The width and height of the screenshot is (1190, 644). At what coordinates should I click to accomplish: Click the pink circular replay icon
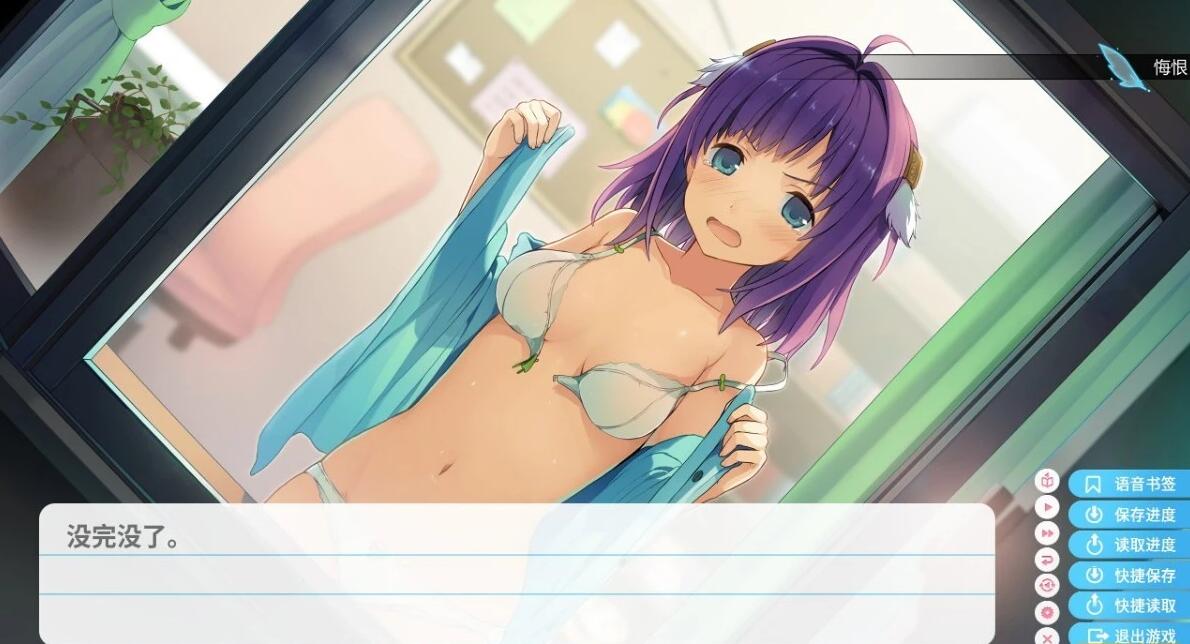[1047, 586]
